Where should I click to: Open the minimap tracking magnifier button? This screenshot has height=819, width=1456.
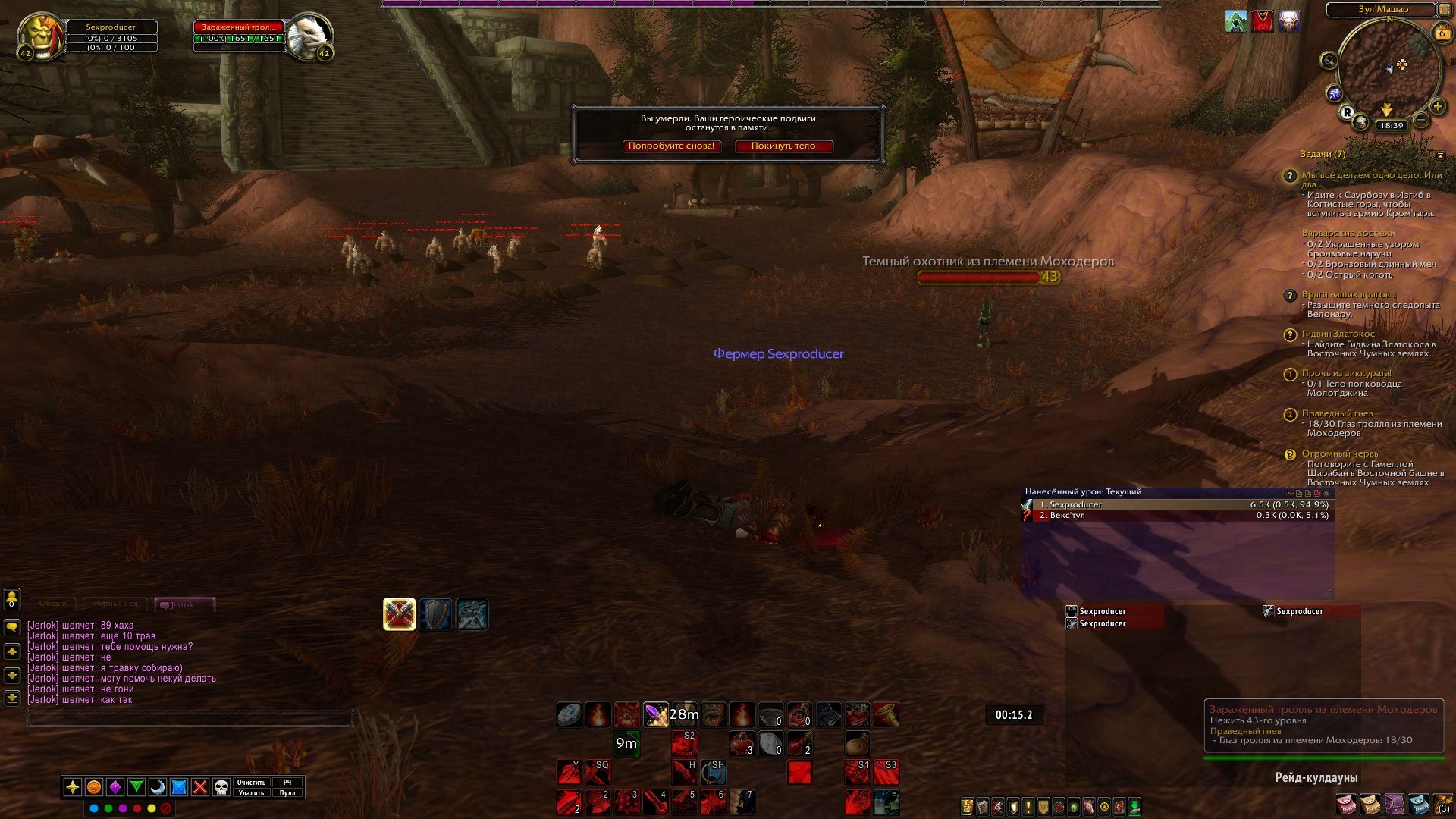point(1329,61)
